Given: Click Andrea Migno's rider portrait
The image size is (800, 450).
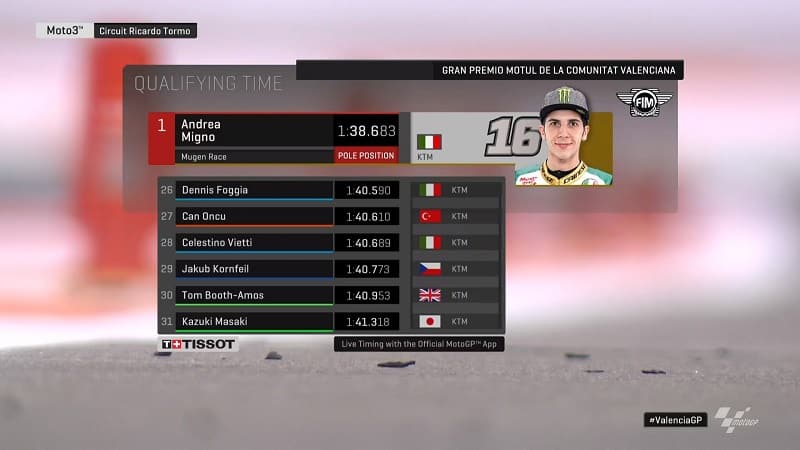Looking at the screenshot, I should point(563,137).
